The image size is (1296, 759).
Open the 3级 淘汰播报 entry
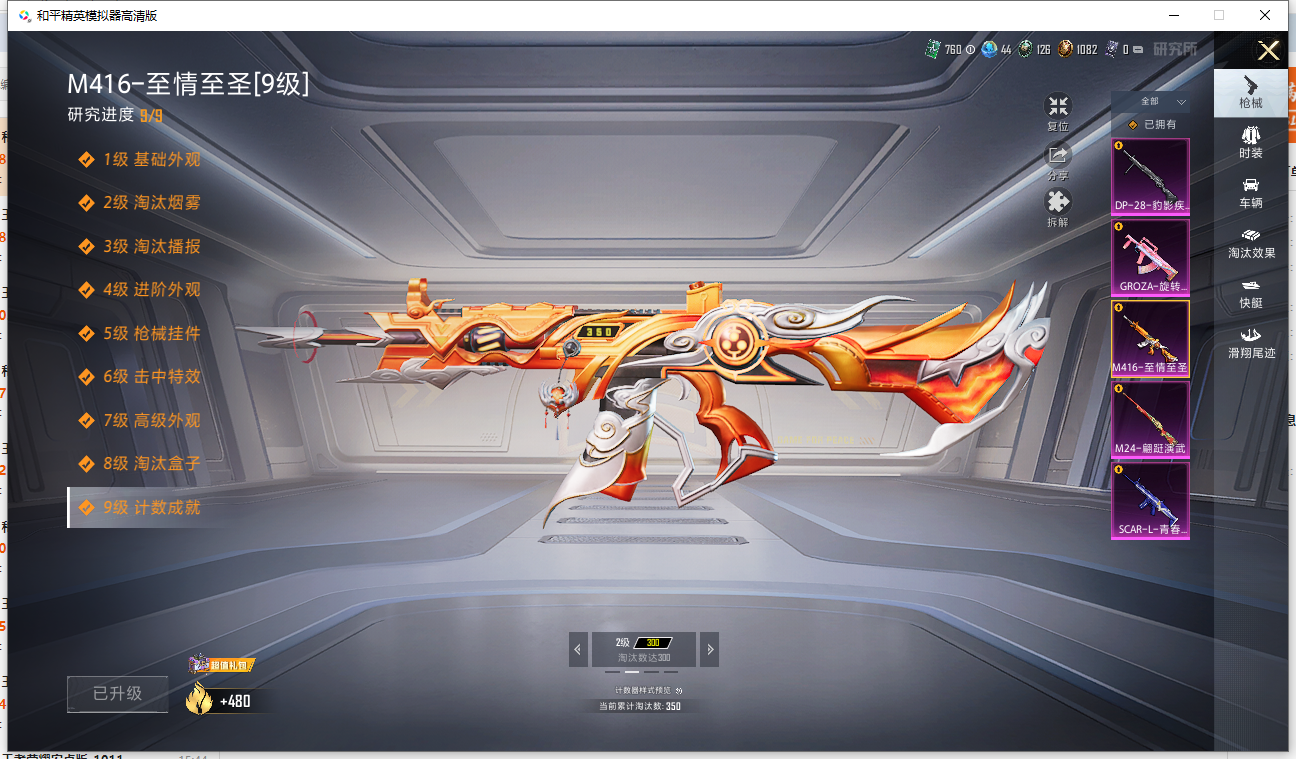[151, 246]
